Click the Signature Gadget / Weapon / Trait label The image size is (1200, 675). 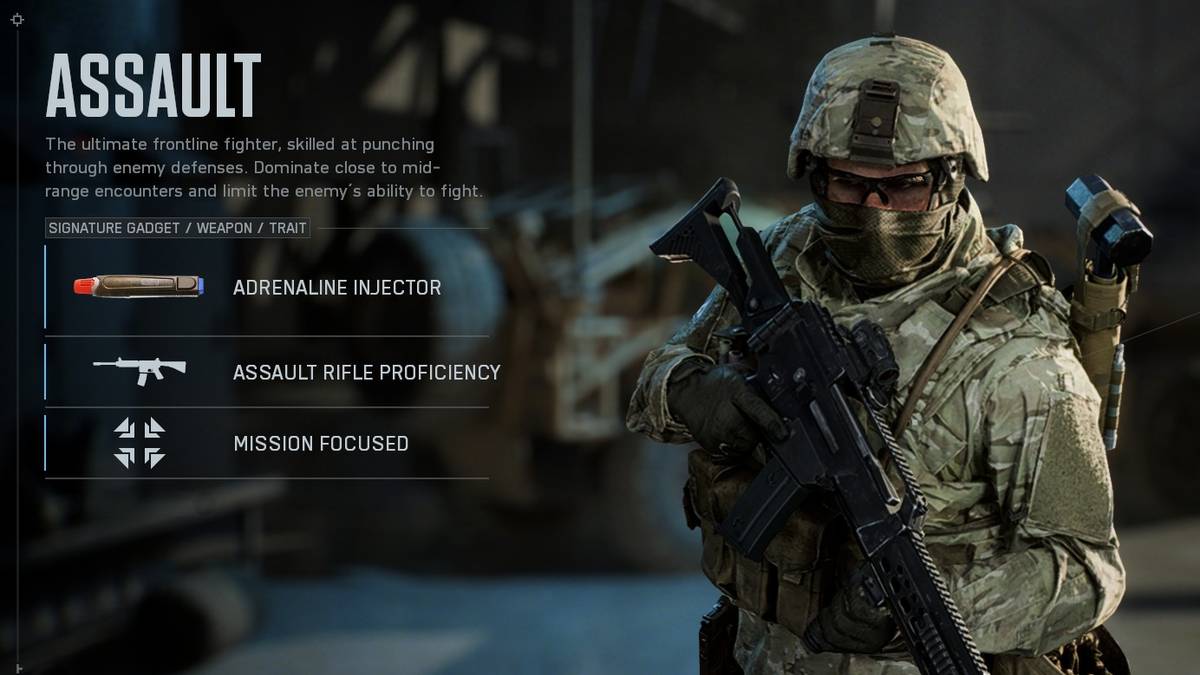pos(178,229)
